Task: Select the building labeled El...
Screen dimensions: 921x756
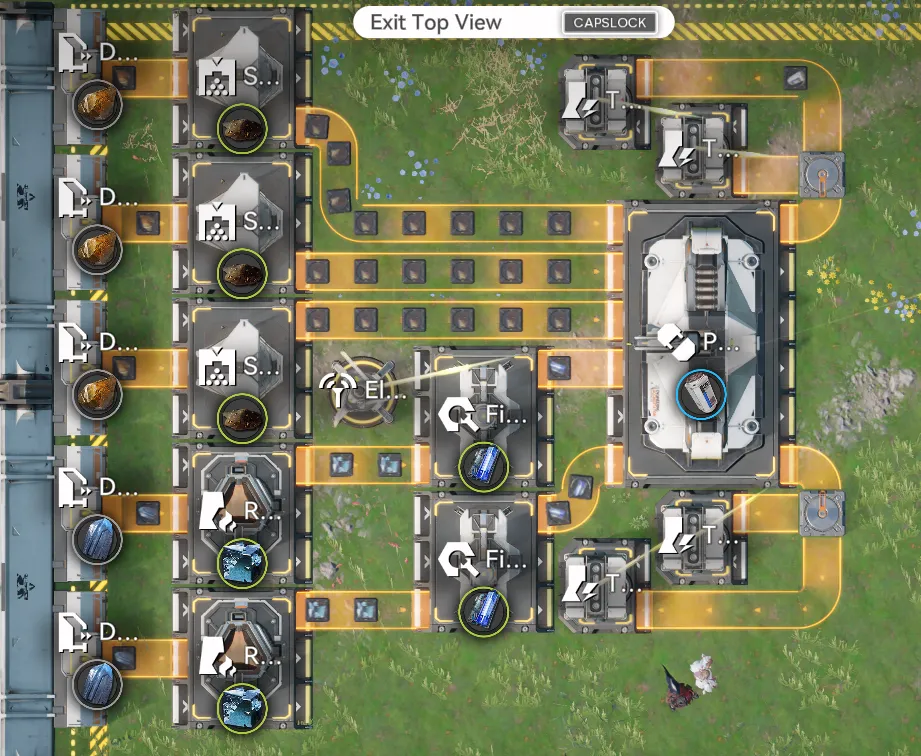Action: point(362,388)
